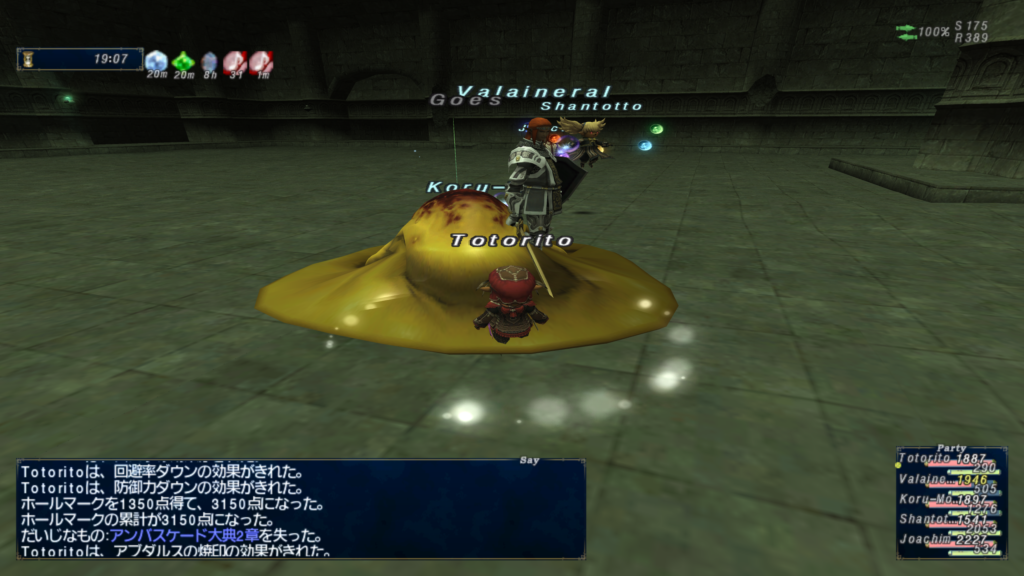The width and height of the screenshot is (1024, 576).
Task: Click the white crystal status icon
Action: (x=156, y=62)
